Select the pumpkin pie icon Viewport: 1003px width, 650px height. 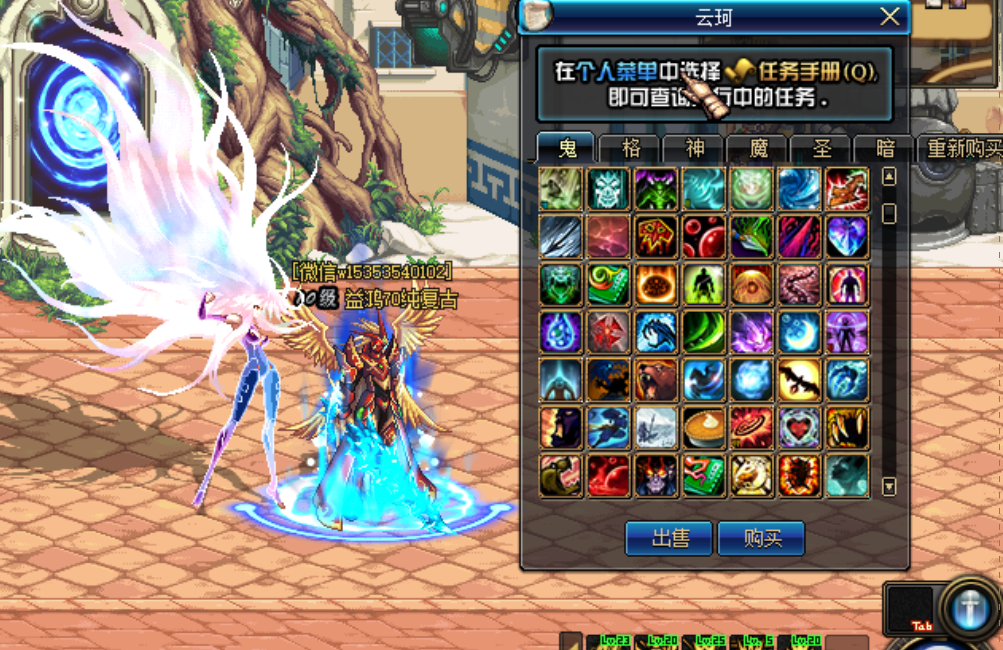704,428
